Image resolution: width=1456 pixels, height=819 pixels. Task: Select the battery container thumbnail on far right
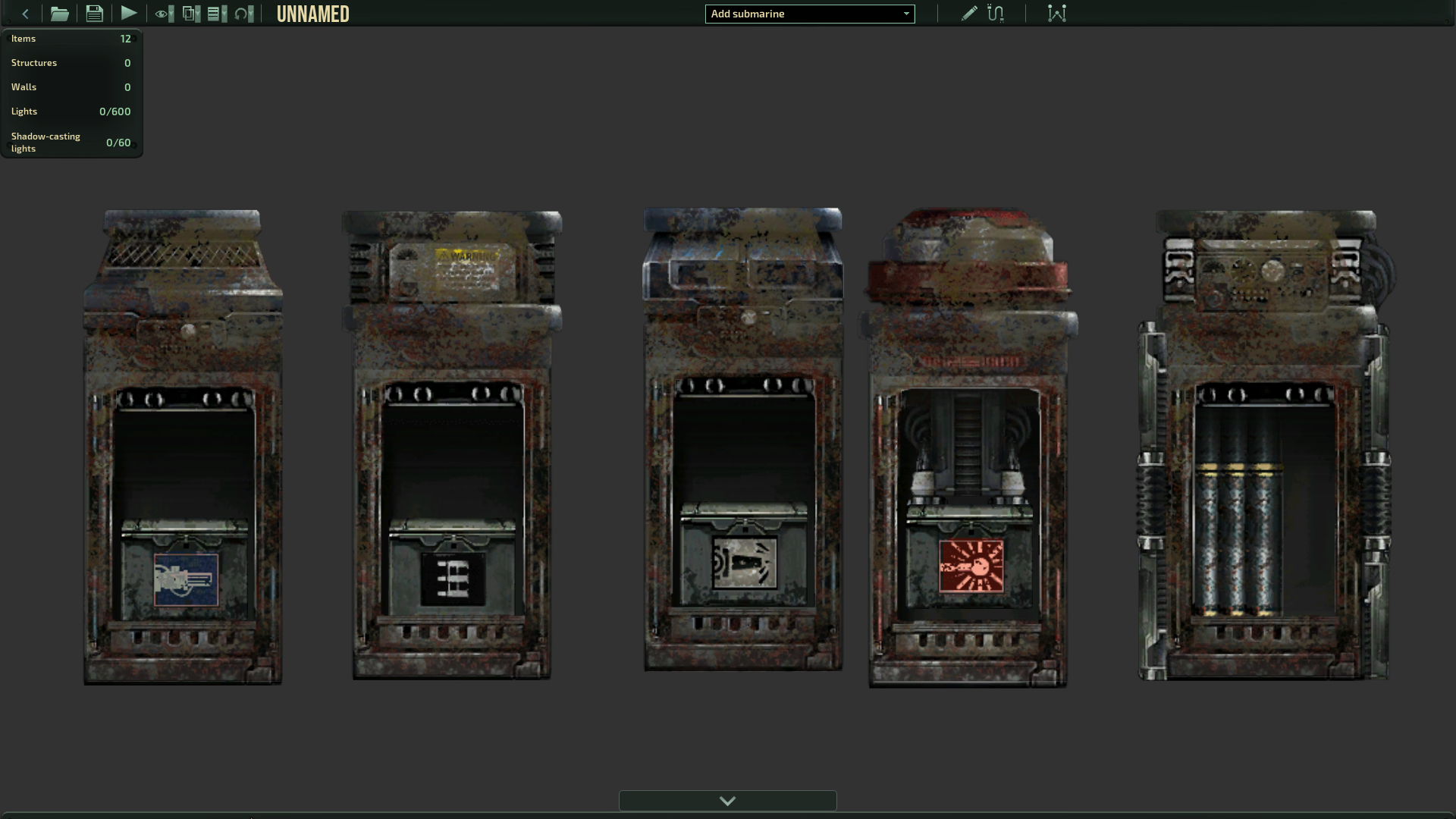pyautogui.click(x=1261, y=447)
